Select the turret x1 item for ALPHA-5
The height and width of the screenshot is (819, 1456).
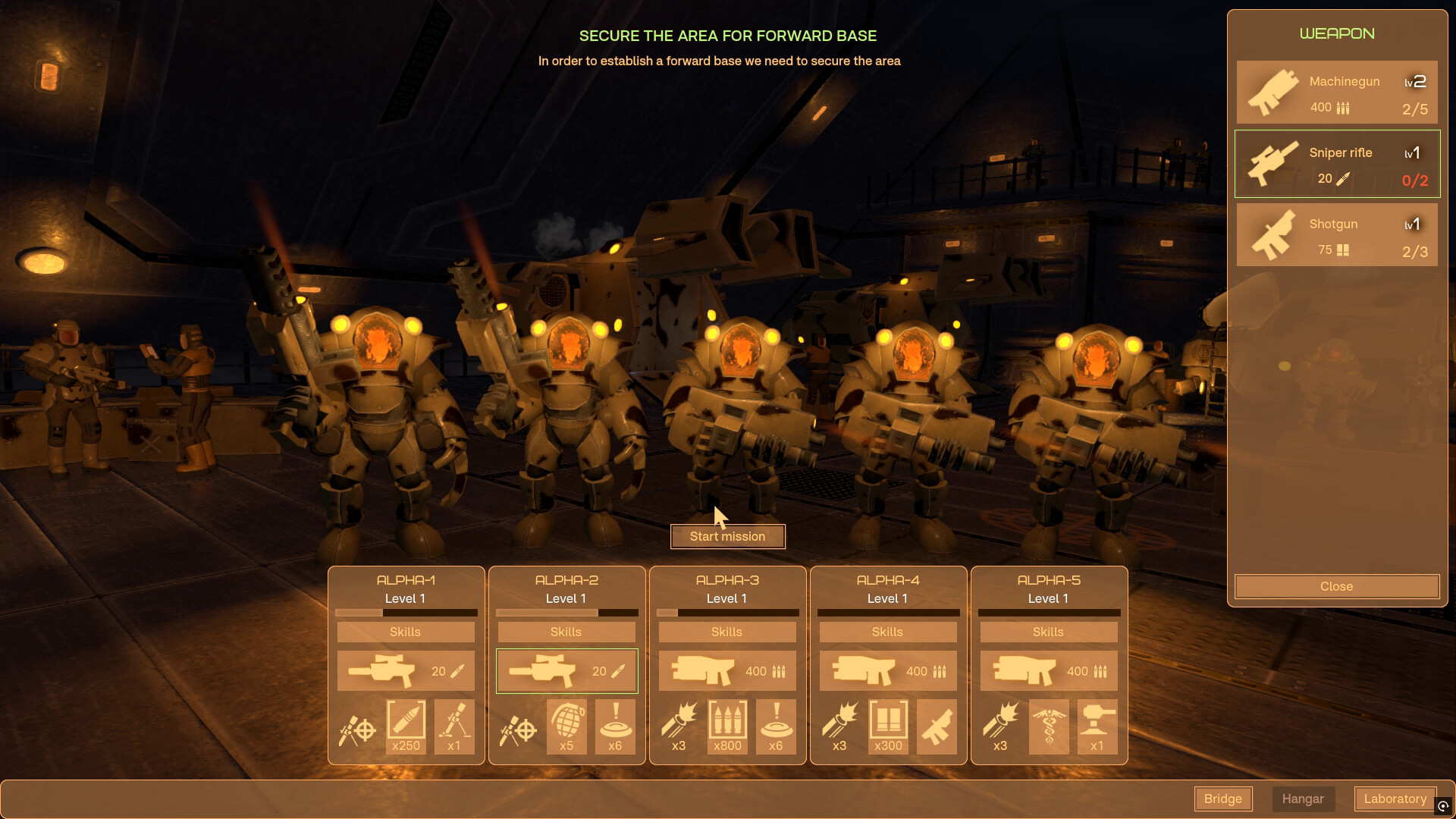tap(1097, 726)
